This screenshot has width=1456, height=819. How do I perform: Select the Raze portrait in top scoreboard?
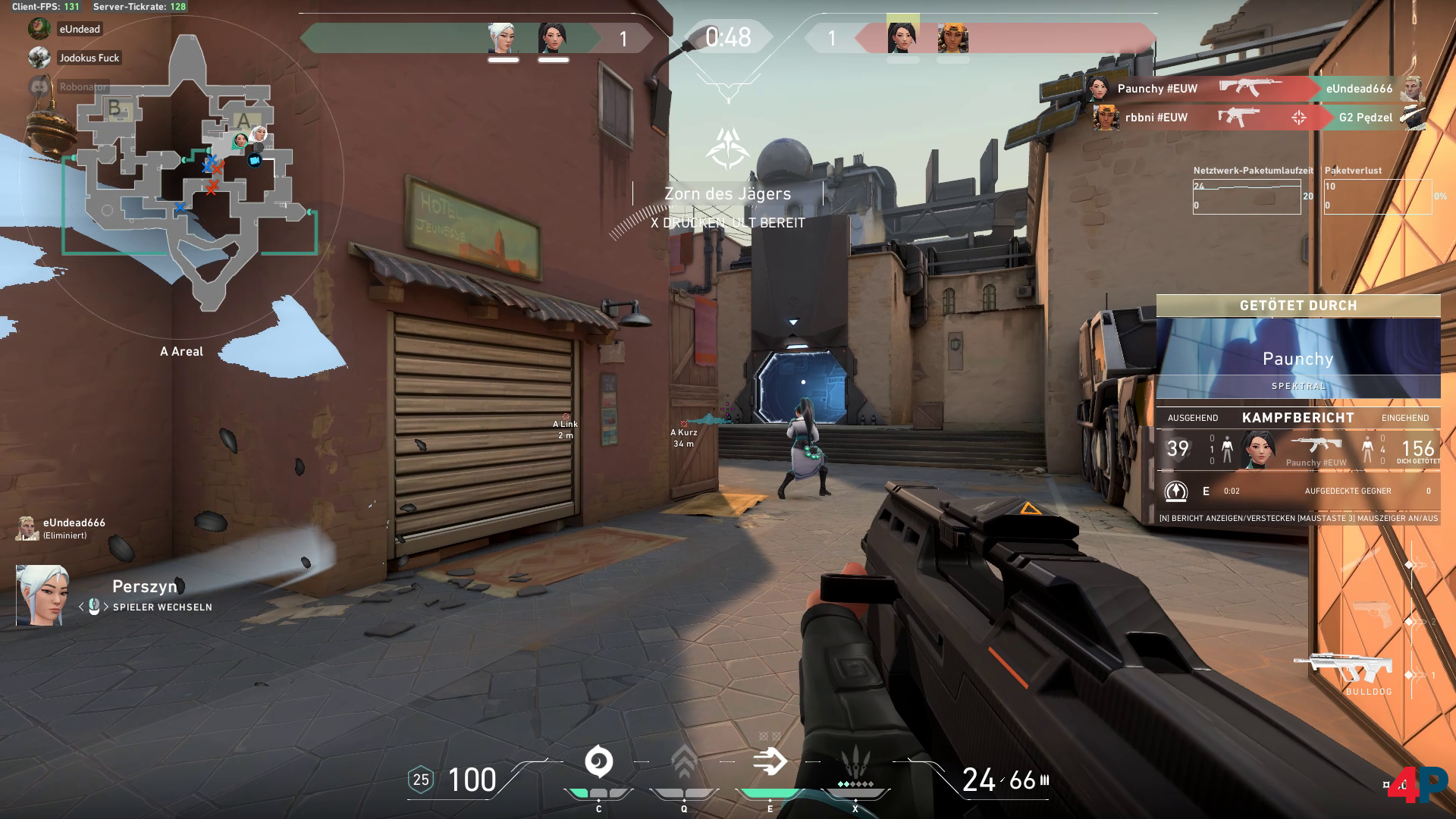[952, 38]
